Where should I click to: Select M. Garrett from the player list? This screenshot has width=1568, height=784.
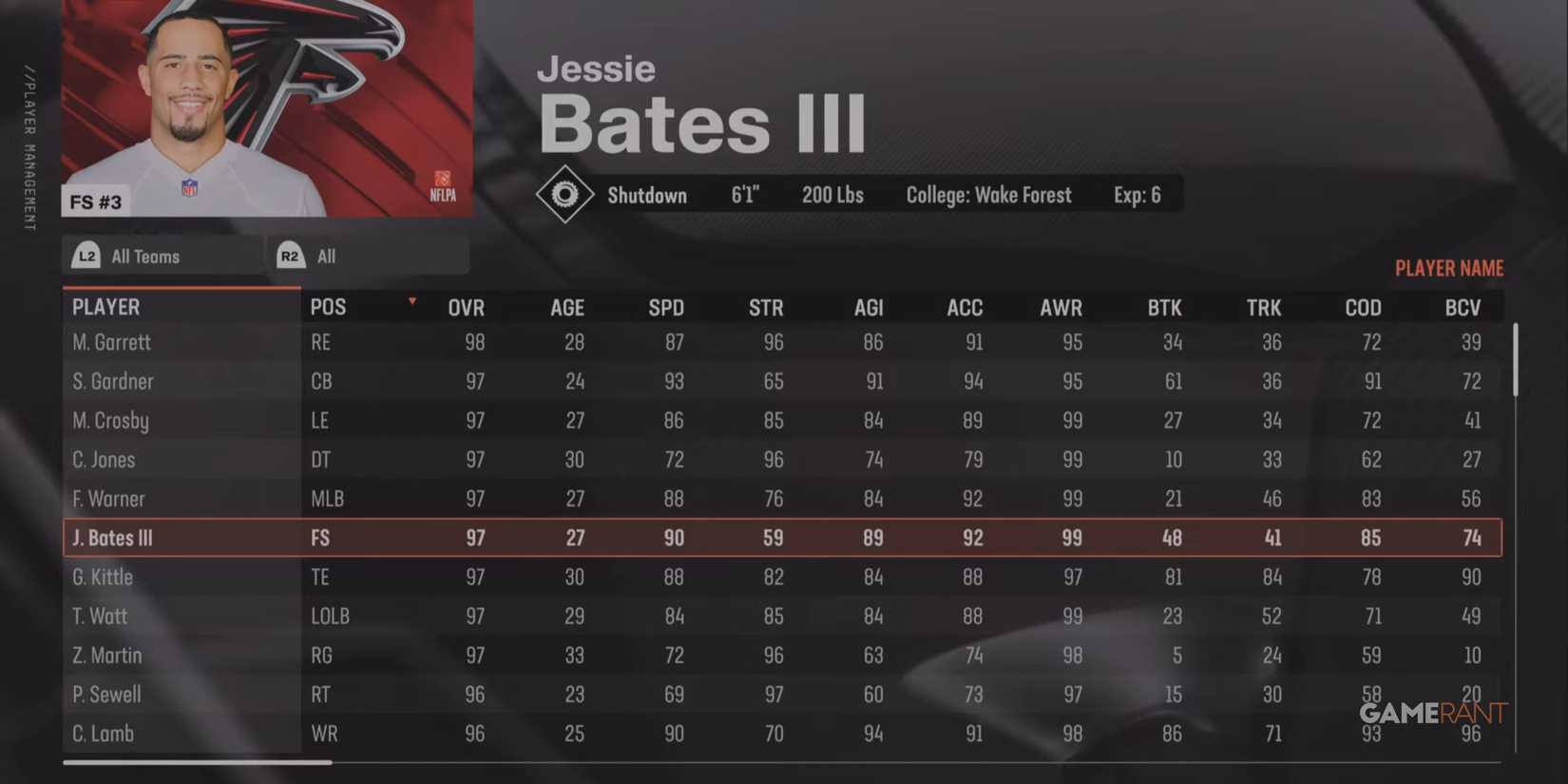pos(110,342)
